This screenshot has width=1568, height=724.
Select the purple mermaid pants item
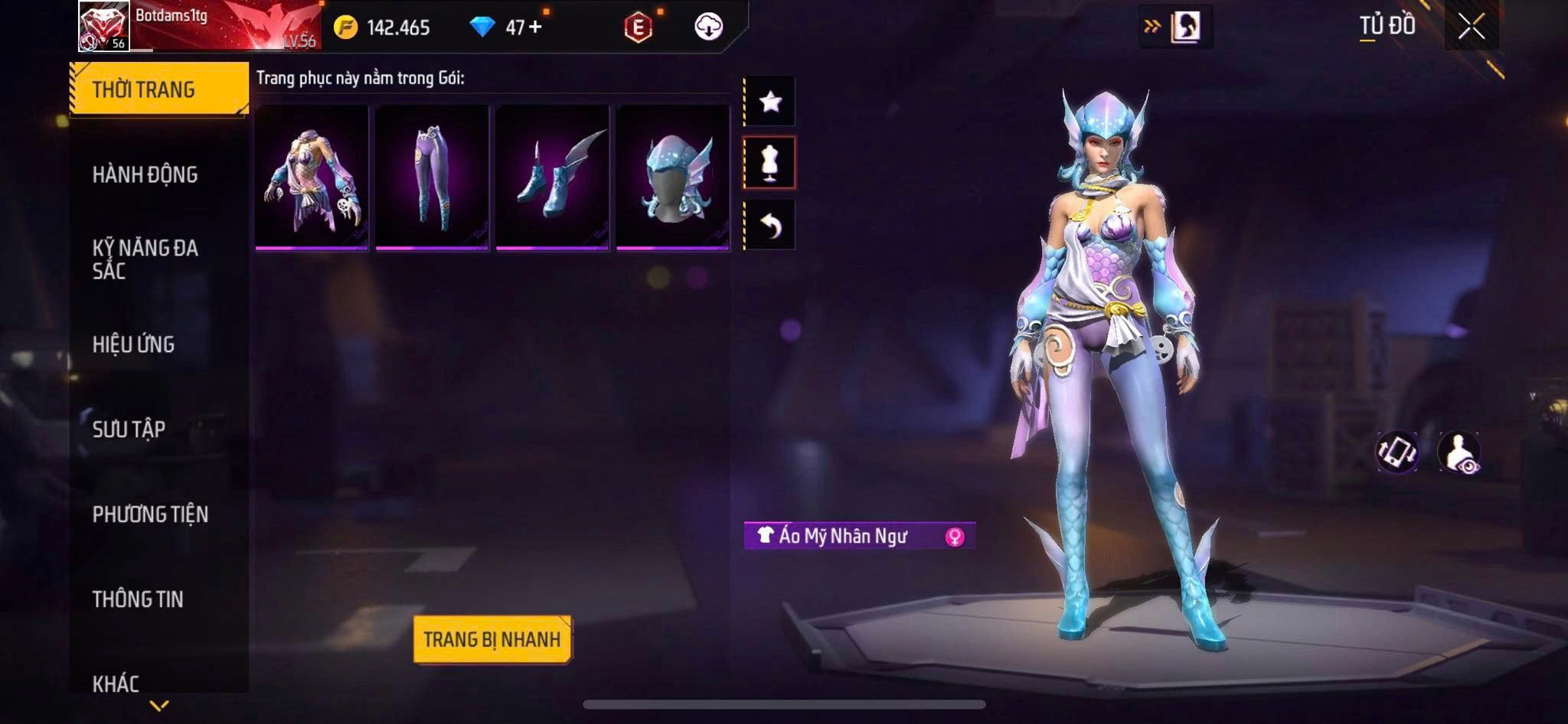[432, 178]
